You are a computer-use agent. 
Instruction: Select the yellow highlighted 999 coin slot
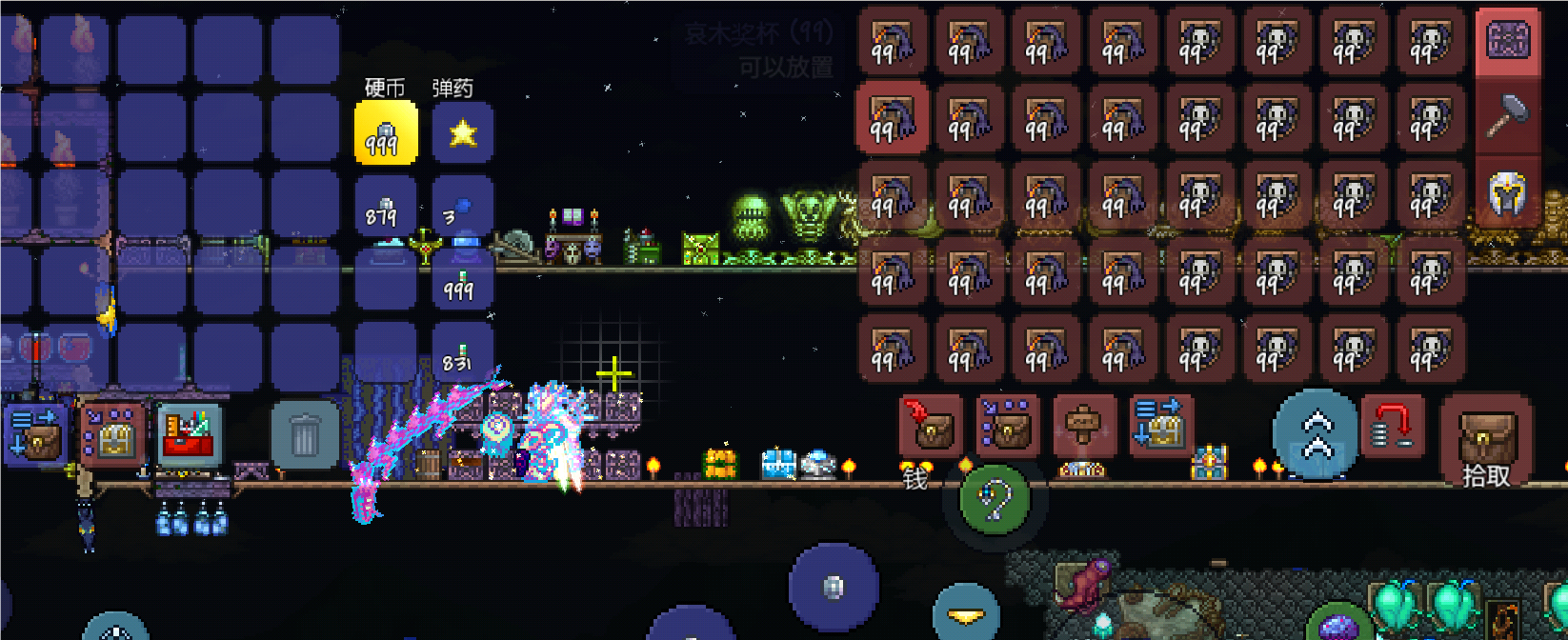tap(385, 133)
